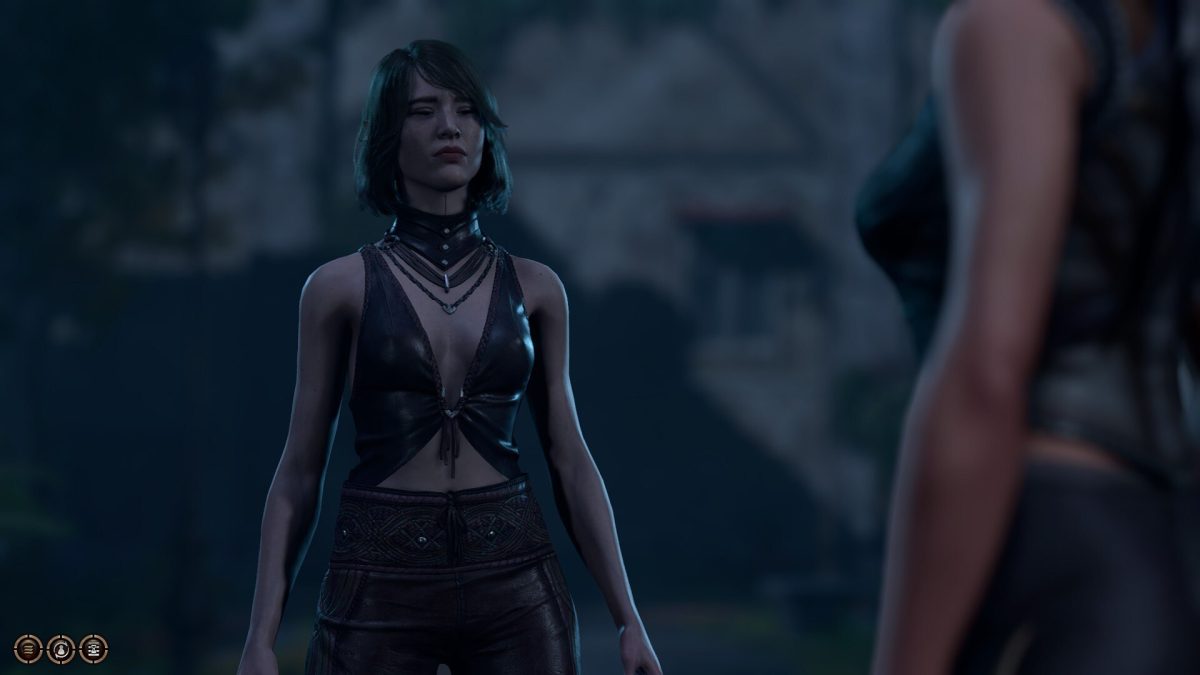Click the switch character circular icon
Screen dimensions: 1200x675
pyautogui.click(x=61, y=649)
